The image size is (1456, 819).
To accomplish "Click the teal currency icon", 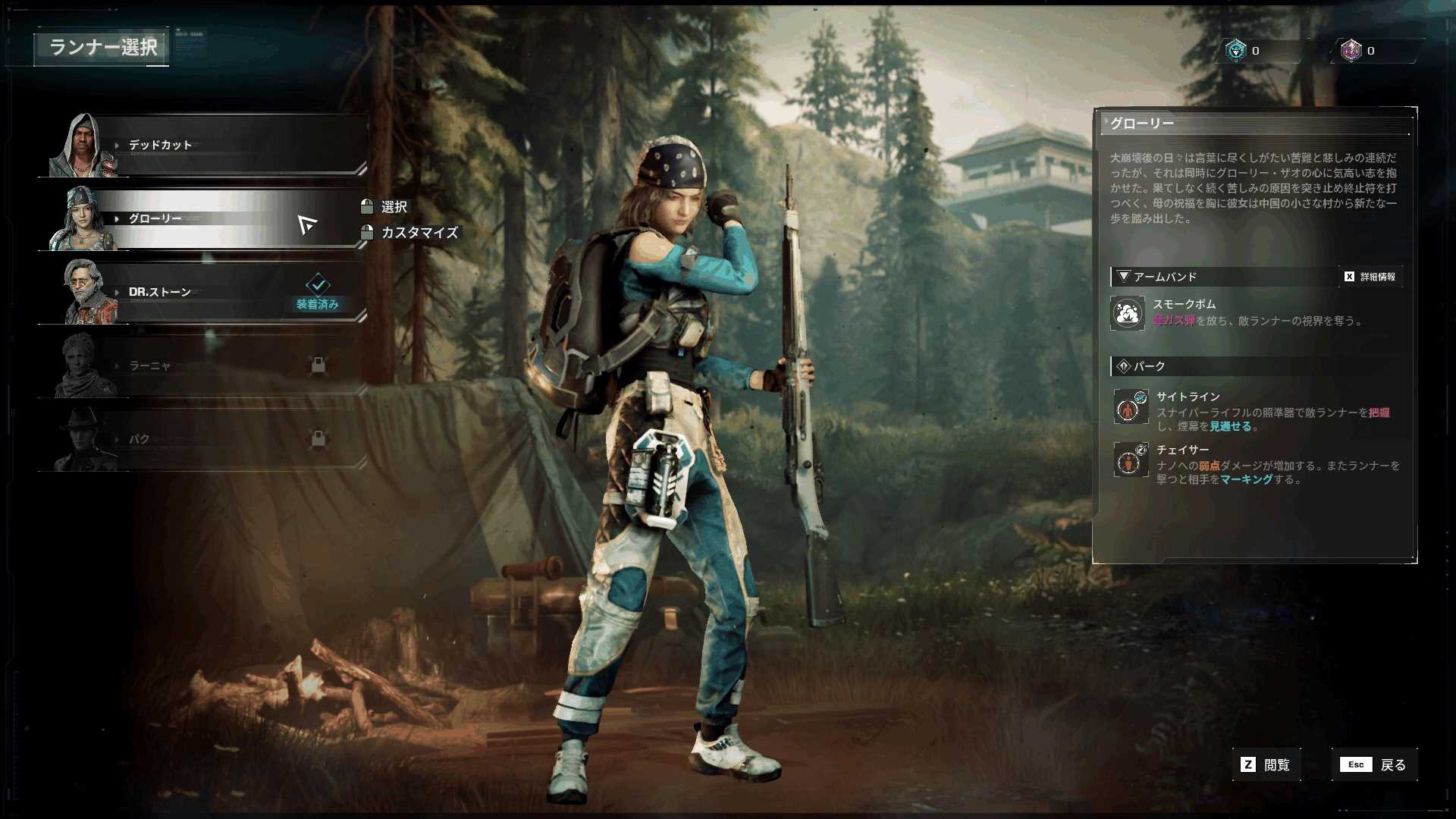I will click(x=1236, y=51).
